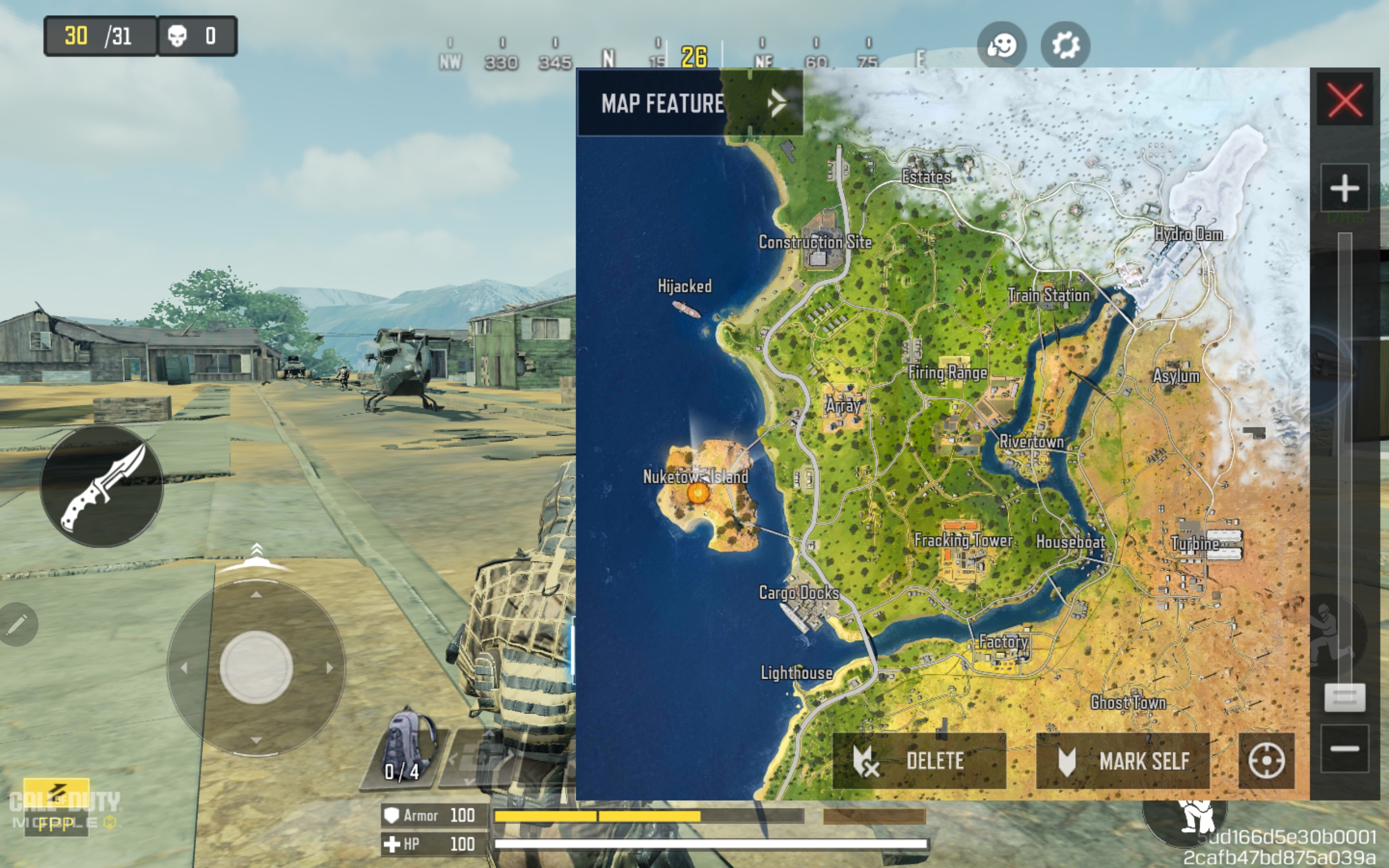This screenshot has width=1389, height=868.
Task: Delete the map marker
Action: [919, 761]
